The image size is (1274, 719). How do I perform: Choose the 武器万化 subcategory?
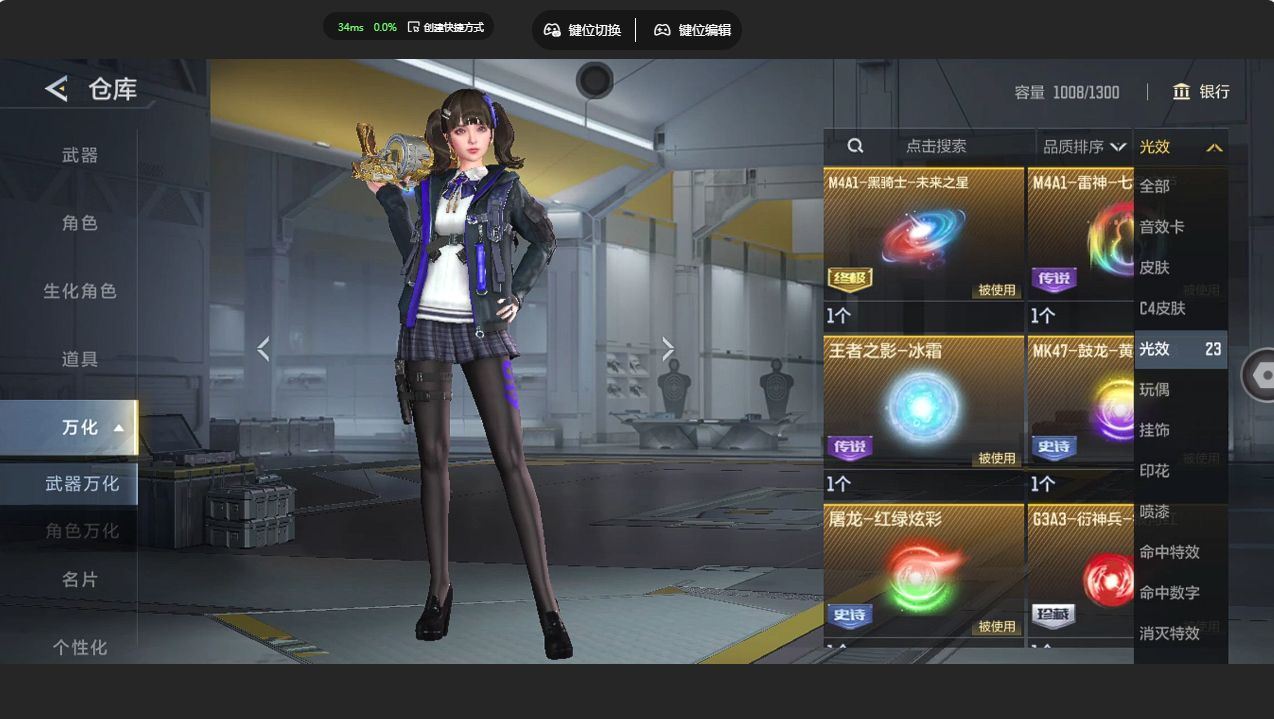coord(82,483)
